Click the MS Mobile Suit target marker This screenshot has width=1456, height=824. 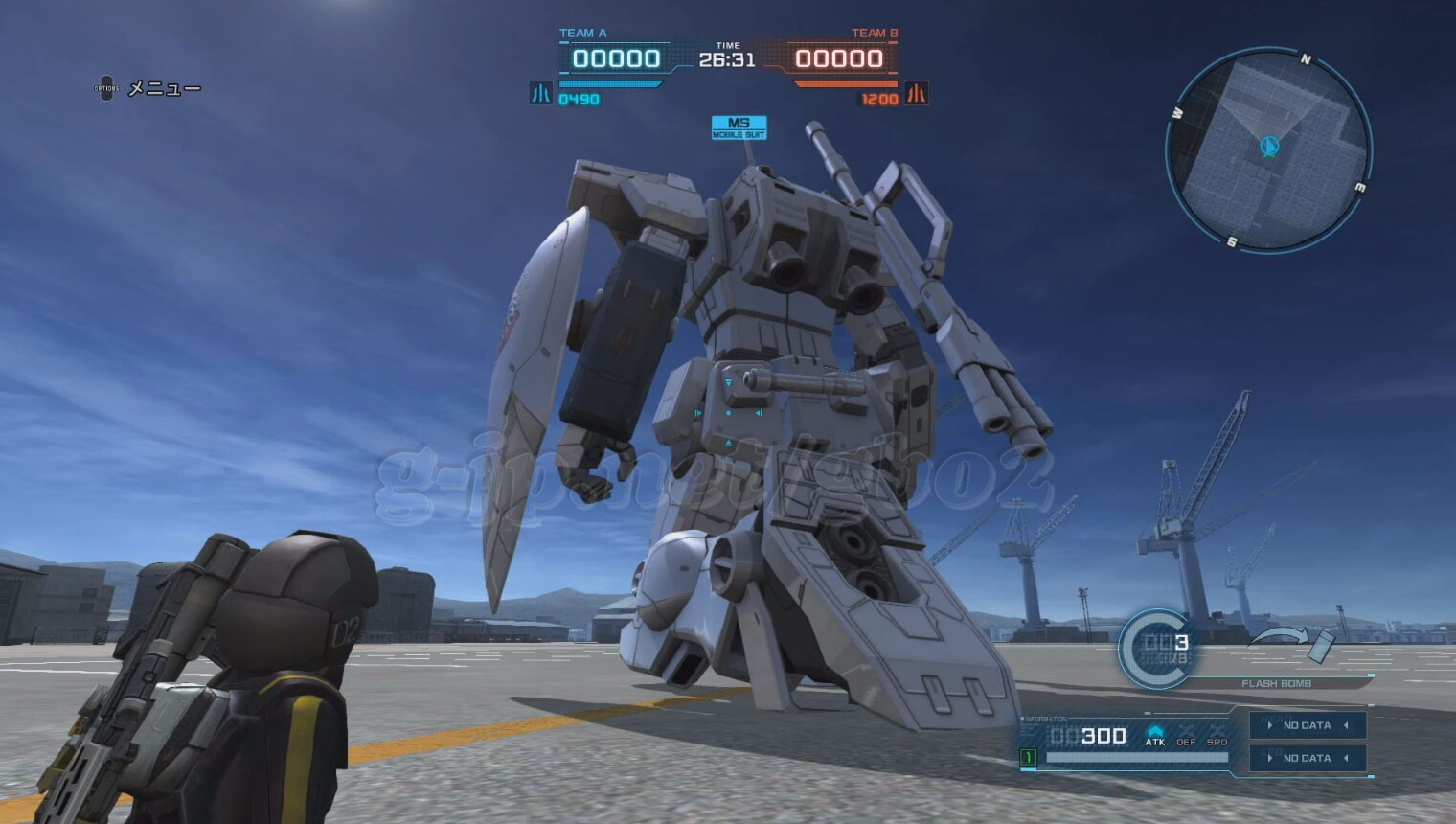[739, 127]
